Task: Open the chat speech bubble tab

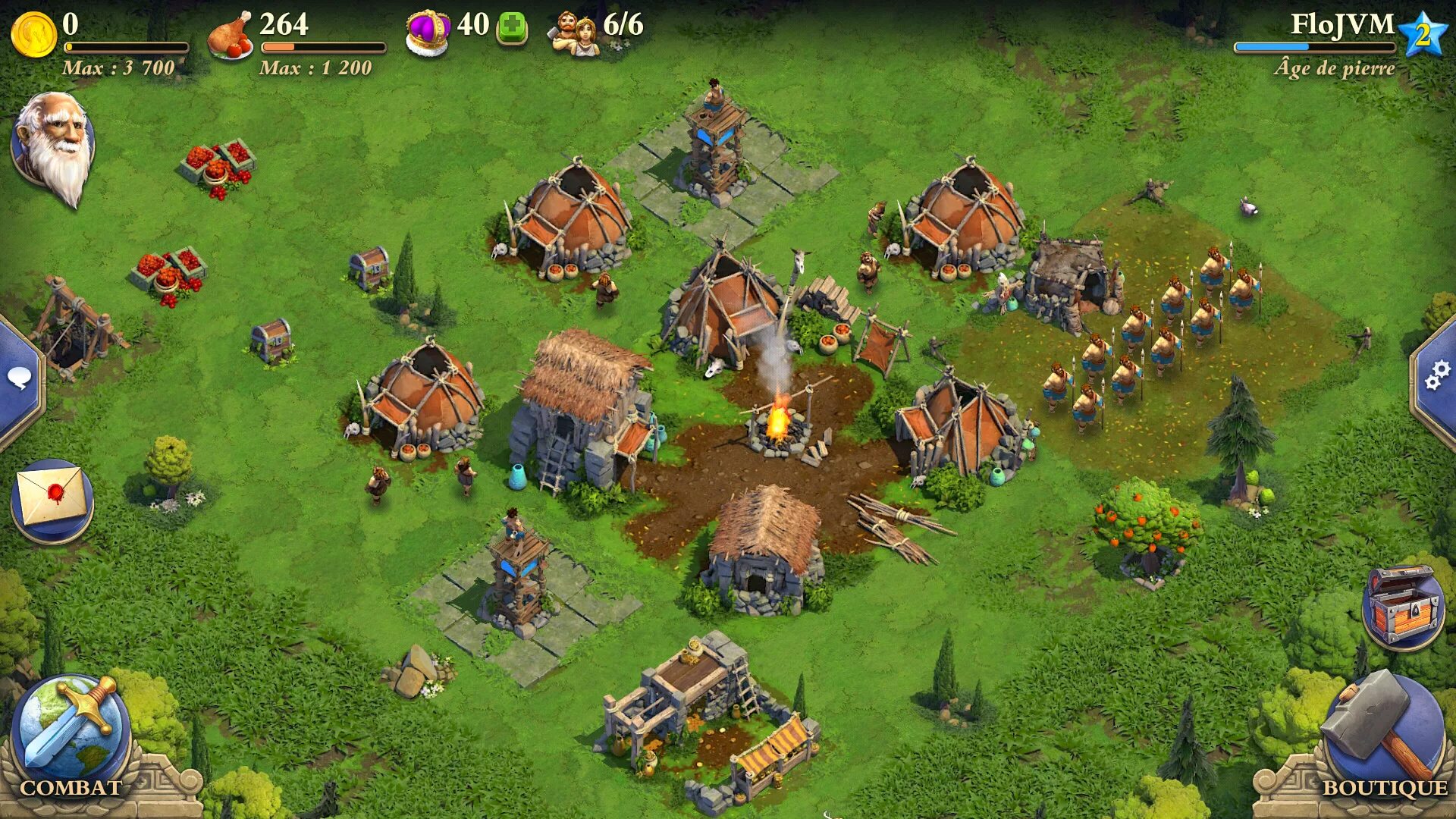Action: click(19, 377)
